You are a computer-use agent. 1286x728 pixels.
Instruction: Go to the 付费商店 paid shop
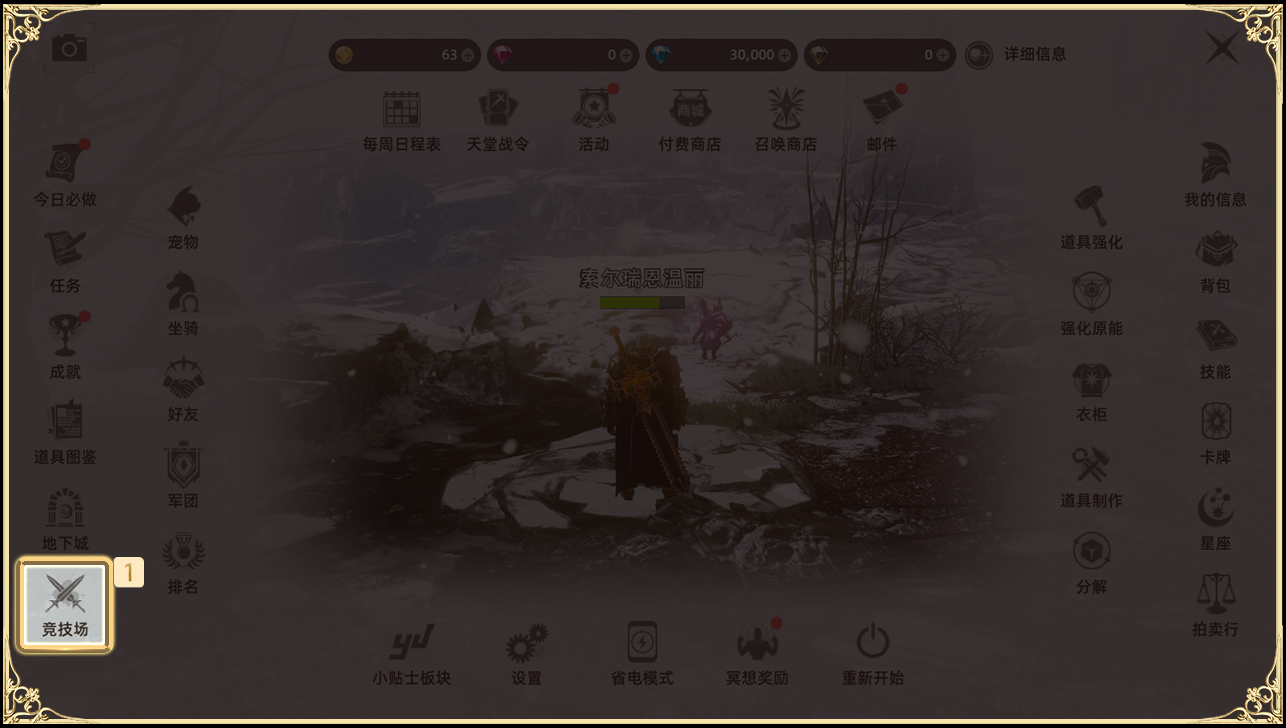click(x=690, y=120)
